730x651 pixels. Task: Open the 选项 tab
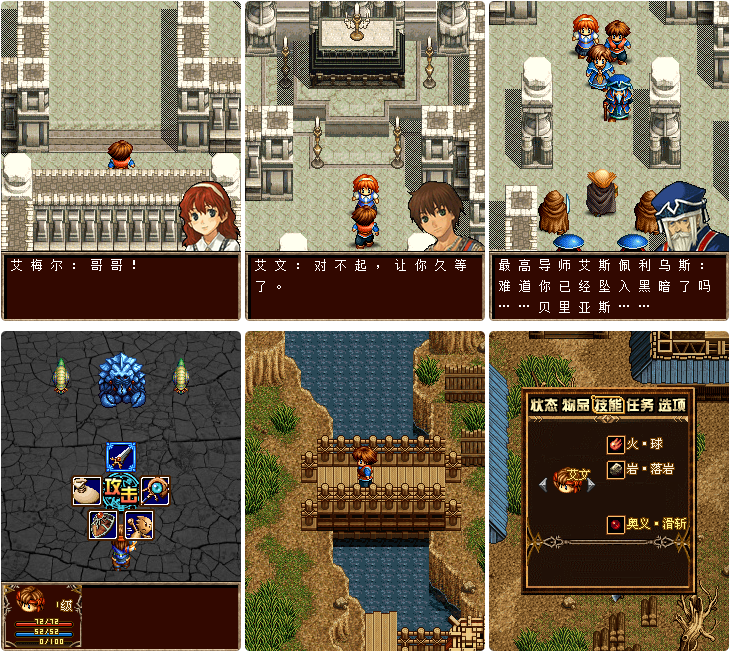tap(672, 405)
